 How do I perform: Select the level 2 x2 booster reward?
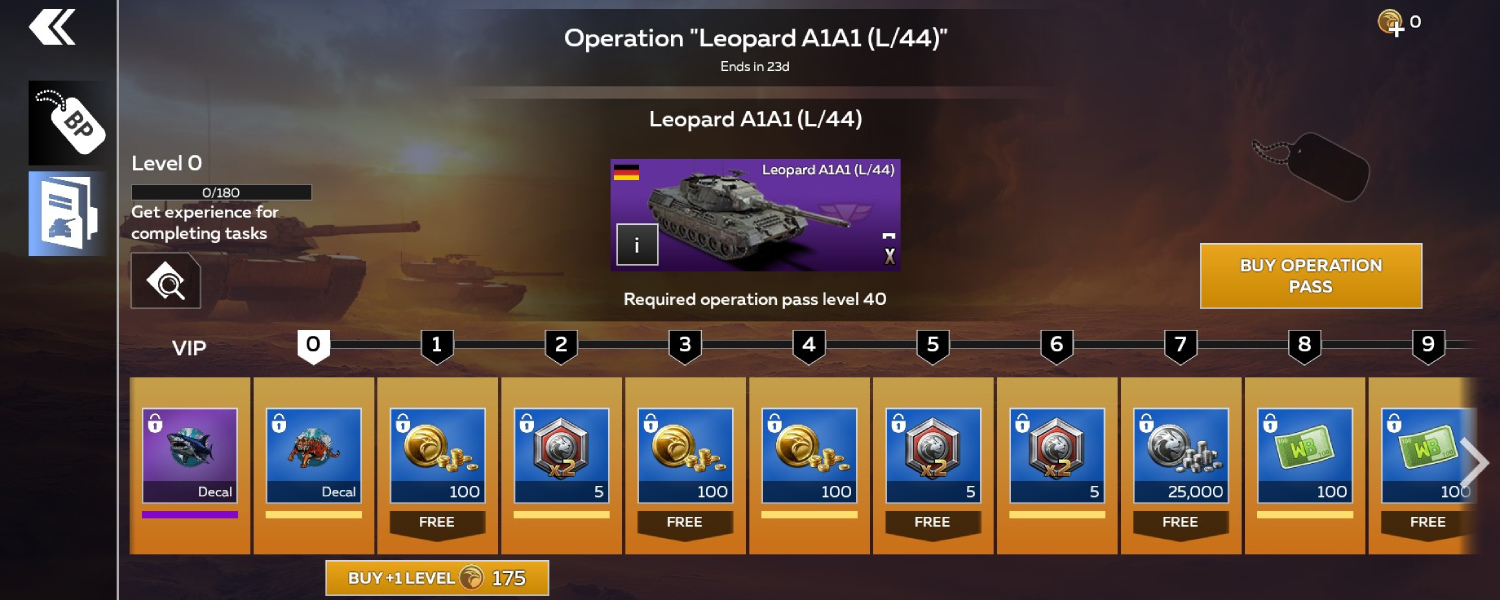click(x=562, y=455)
